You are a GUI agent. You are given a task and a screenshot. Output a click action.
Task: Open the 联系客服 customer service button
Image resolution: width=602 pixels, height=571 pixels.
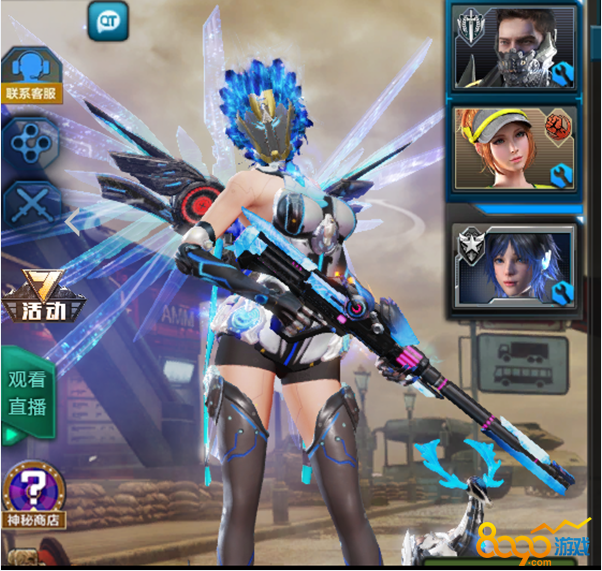[x=32, y=76]
